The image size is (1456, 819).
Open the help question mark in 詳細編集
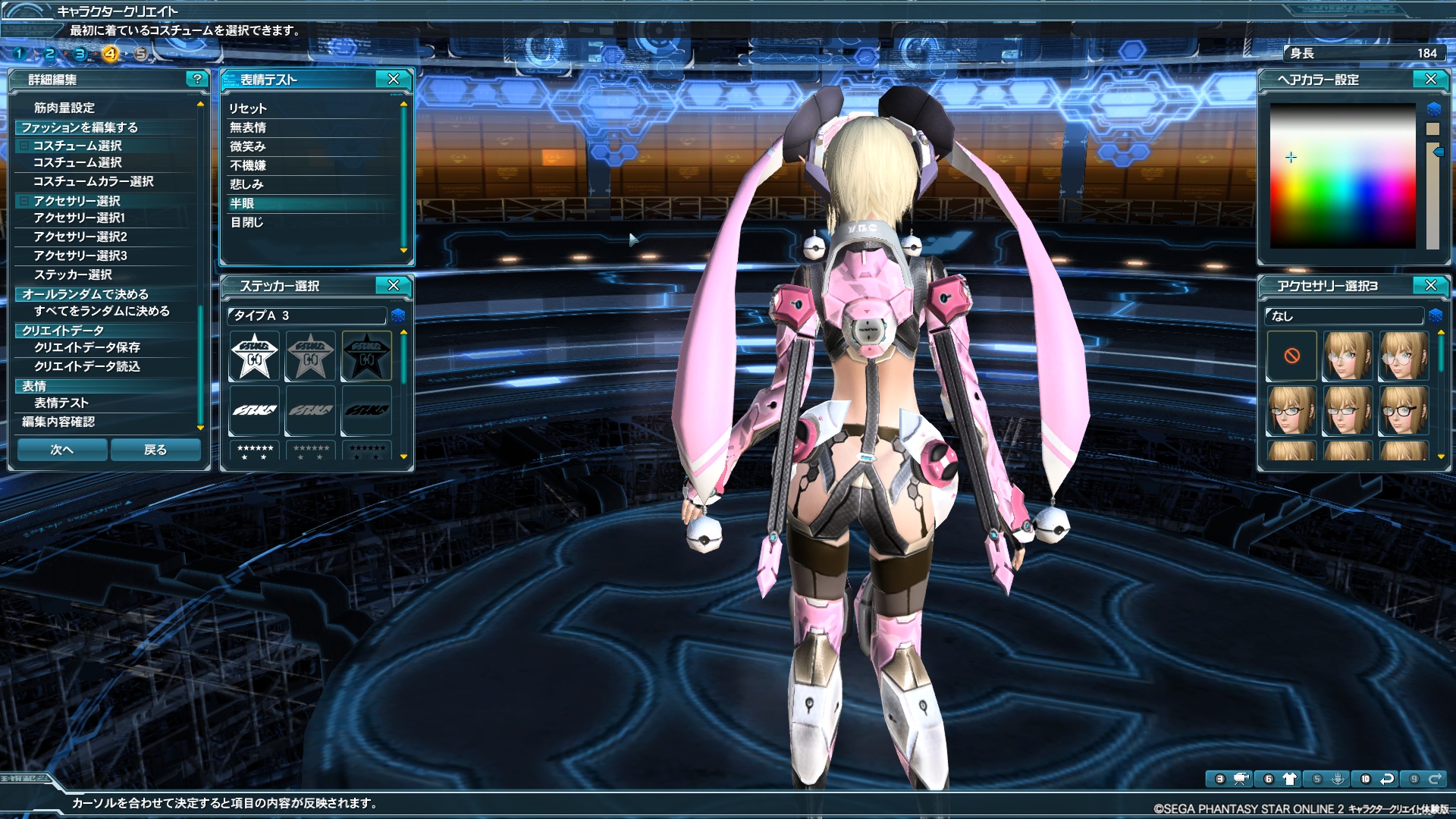click(197, 79)
